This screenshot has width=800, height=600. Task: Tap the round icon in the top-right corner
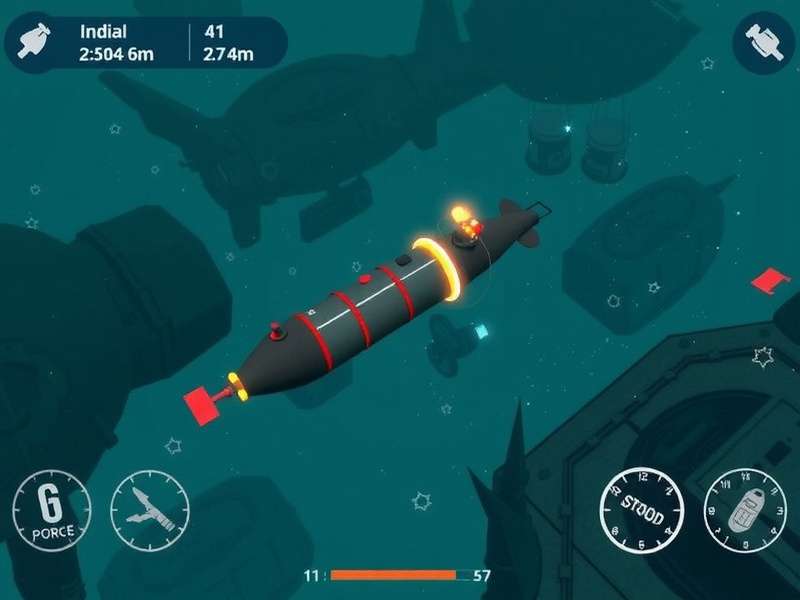point(763,42)
